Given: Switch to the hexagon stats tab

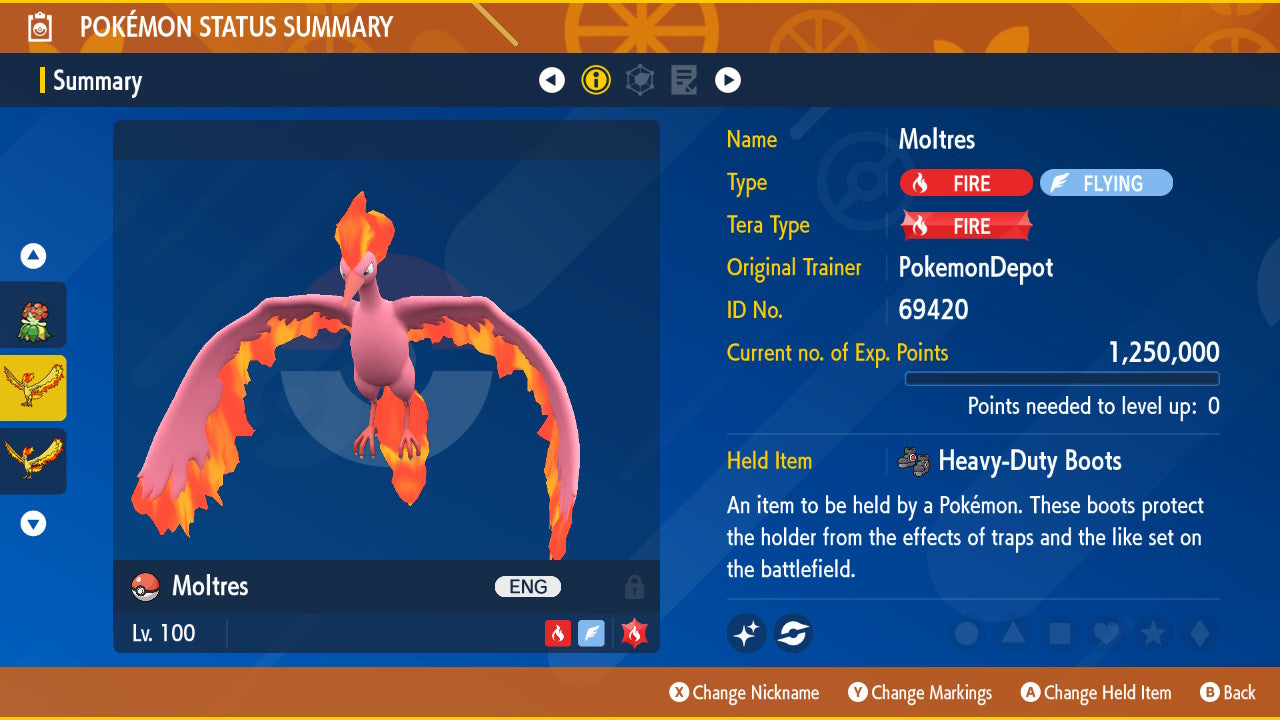Looking at the screenshot, I should (640, 80).
